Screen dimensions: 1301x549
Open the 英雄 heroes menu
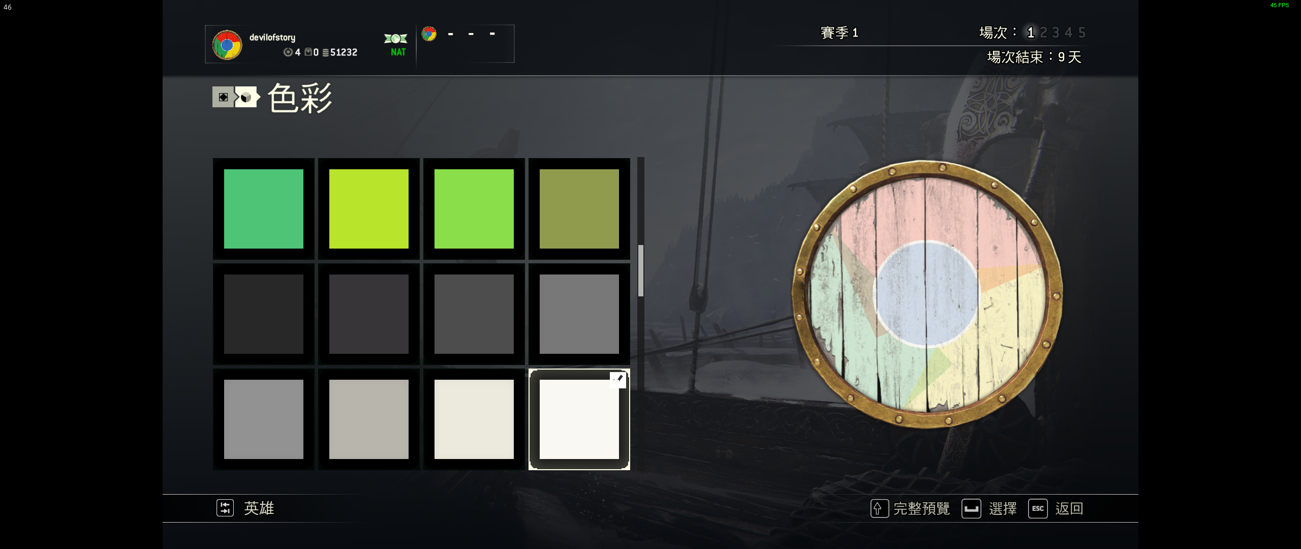tap(246, 508)
